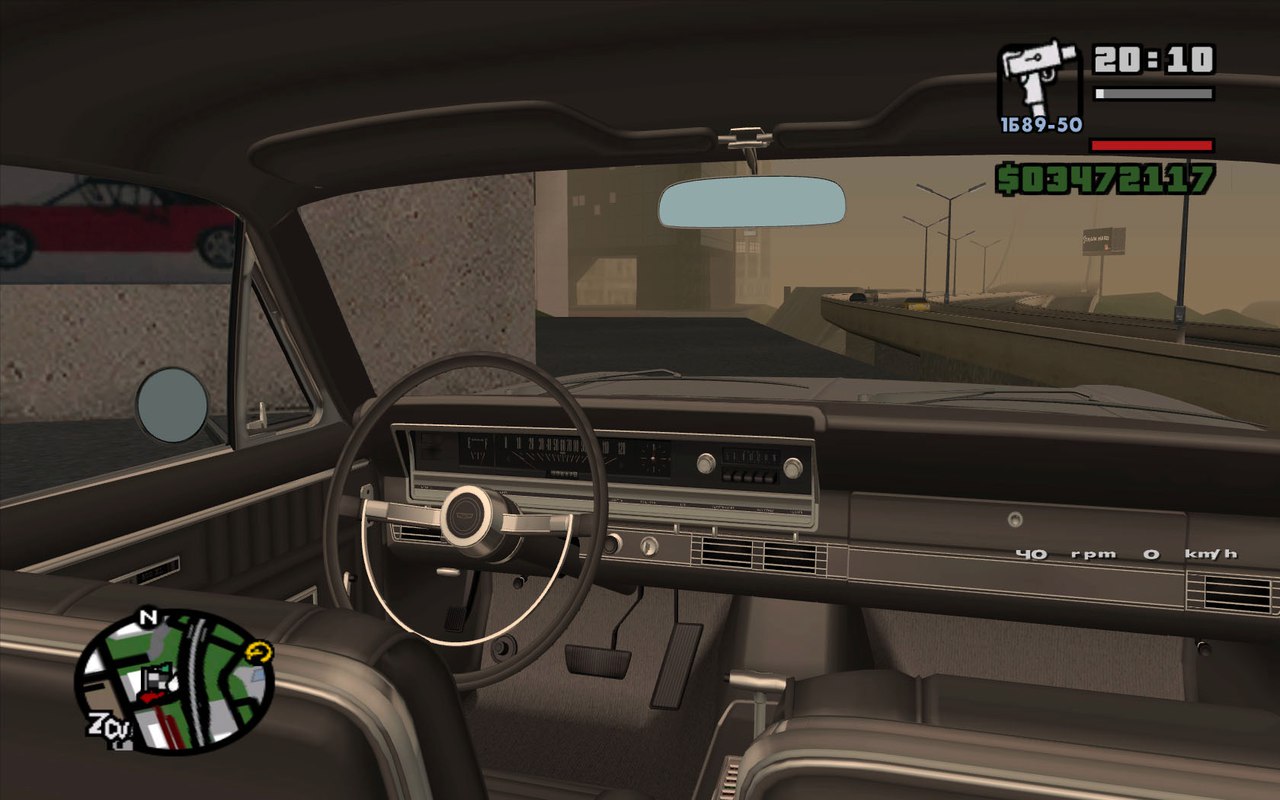1280x800 pixels.
Task: Open the circular radar minimap
Action: [173, 682]
